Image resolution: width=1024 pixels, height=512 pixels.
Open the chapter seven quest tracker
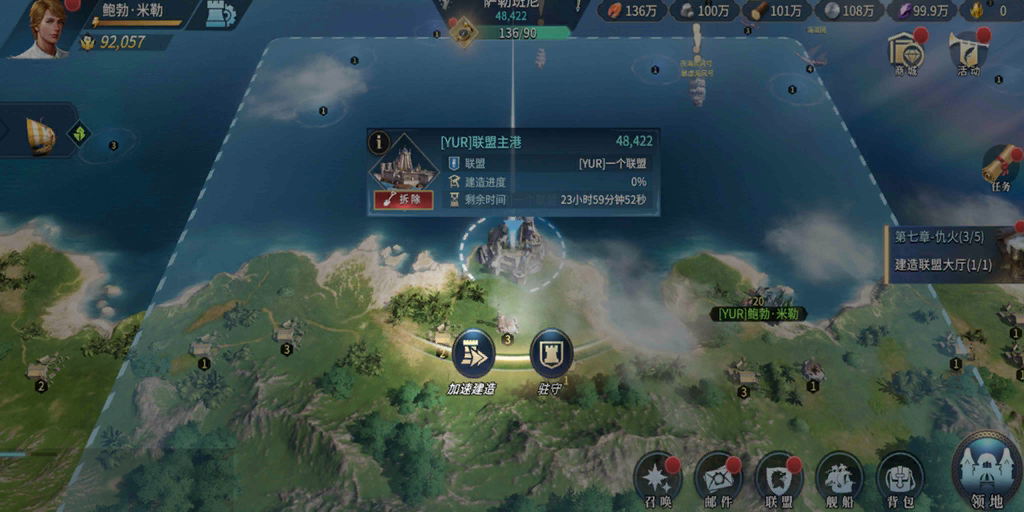953,251
